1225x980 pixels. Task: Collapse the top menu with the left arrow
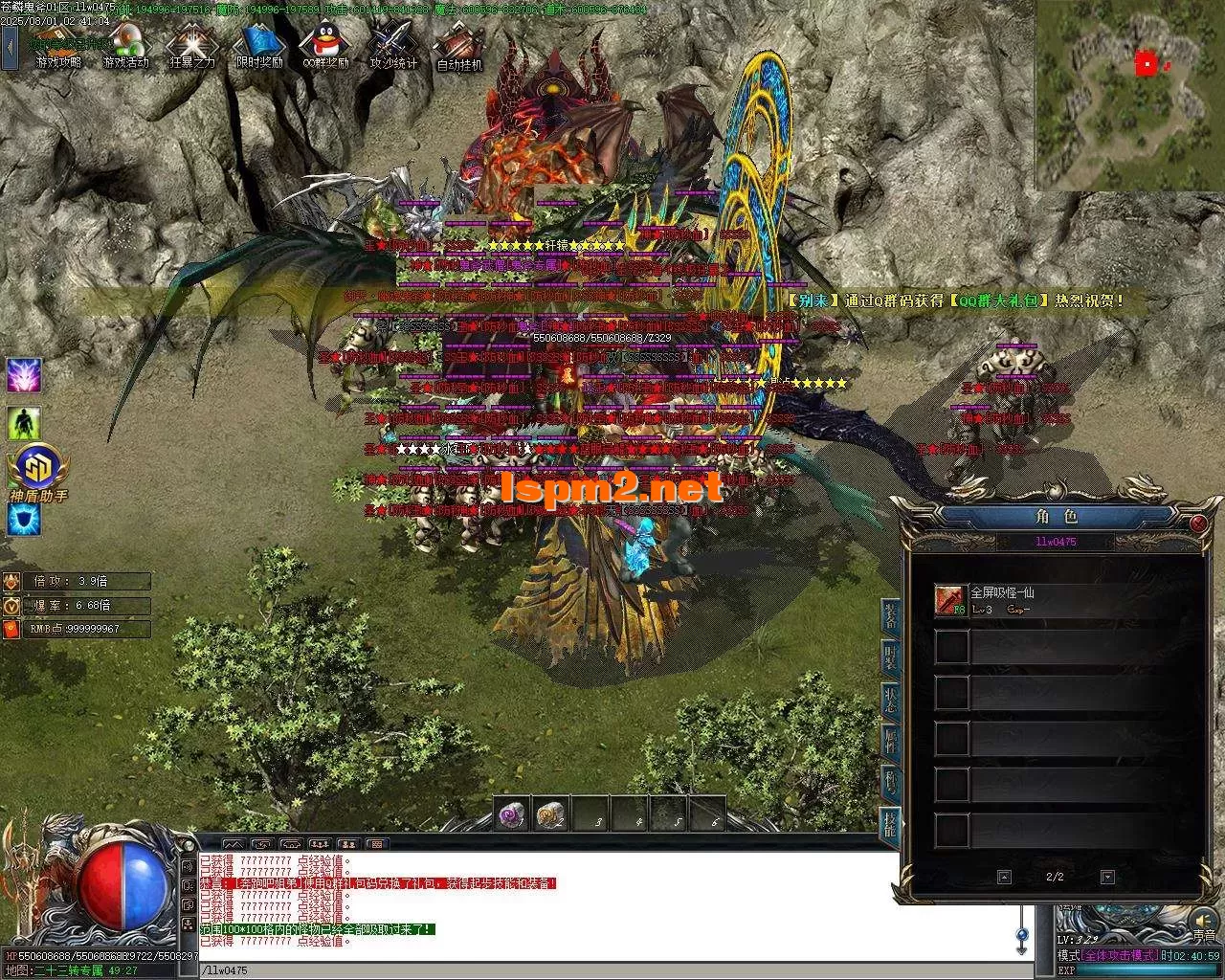[10, 46]
